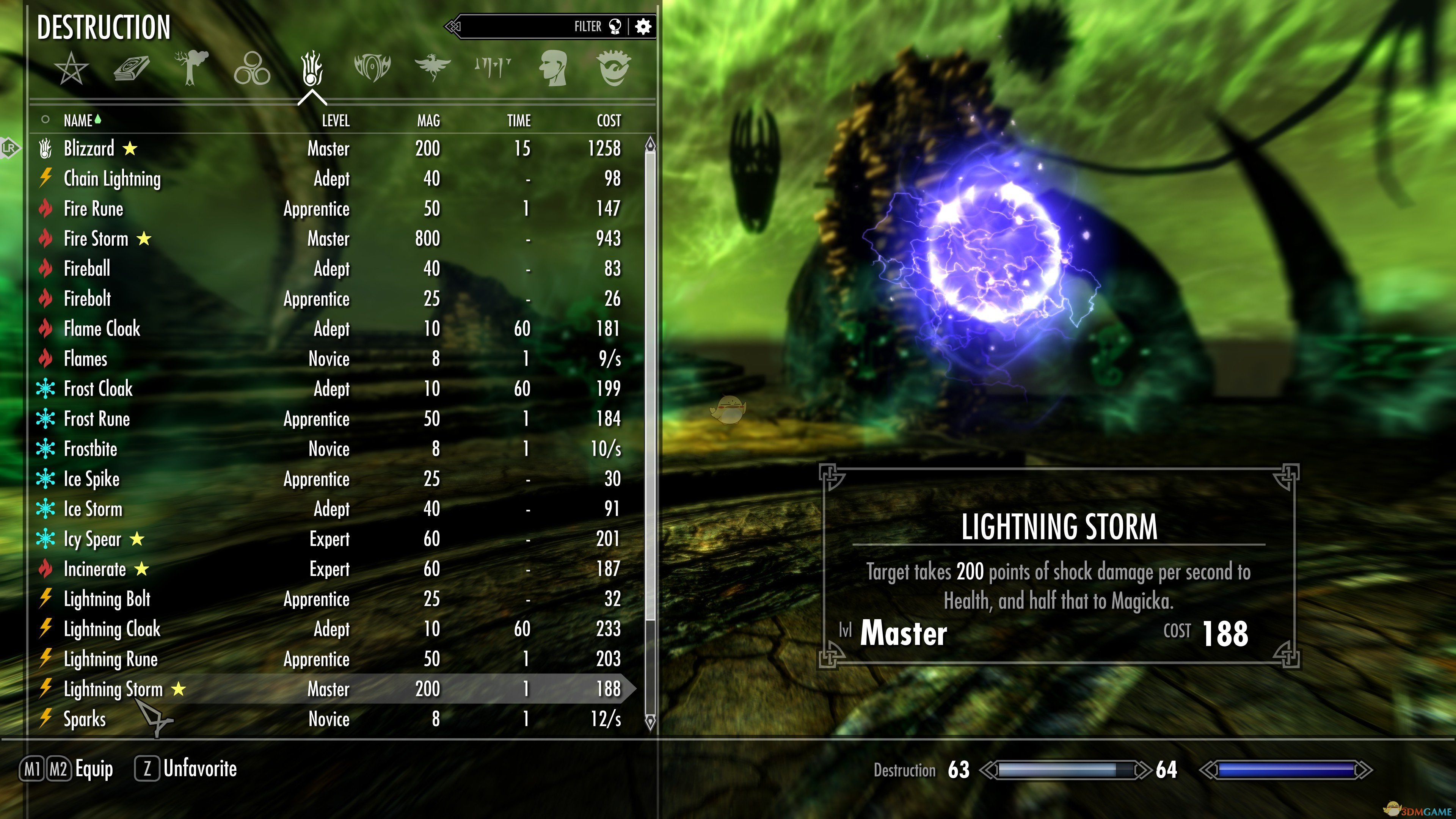Sort the list by Name header
This screenshot has height=819, width=1456.
78,121
